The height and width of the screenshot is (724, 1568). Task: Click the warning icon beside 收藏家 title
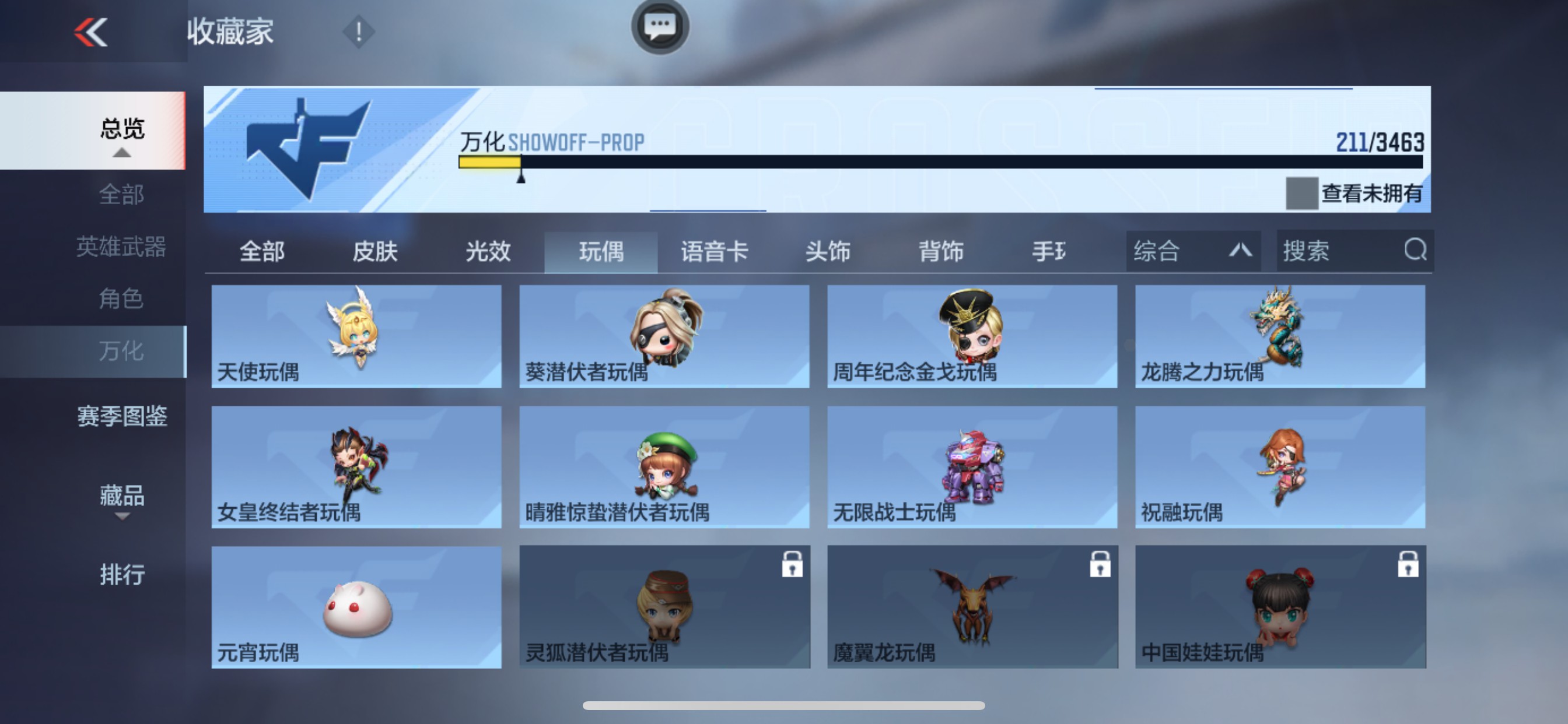[359, 31]
